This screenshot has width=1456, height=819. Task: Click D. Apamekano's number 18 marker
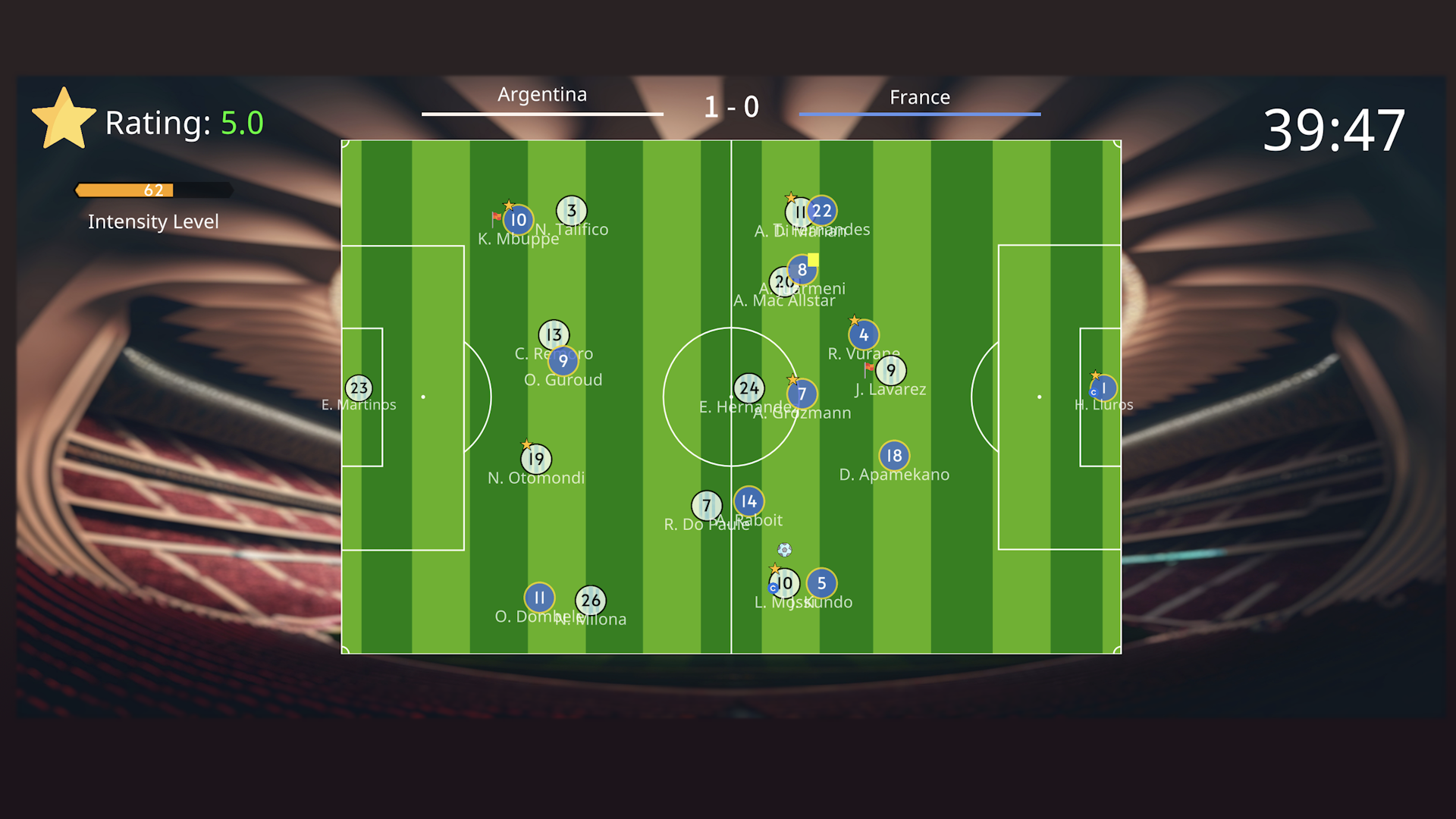893,456
